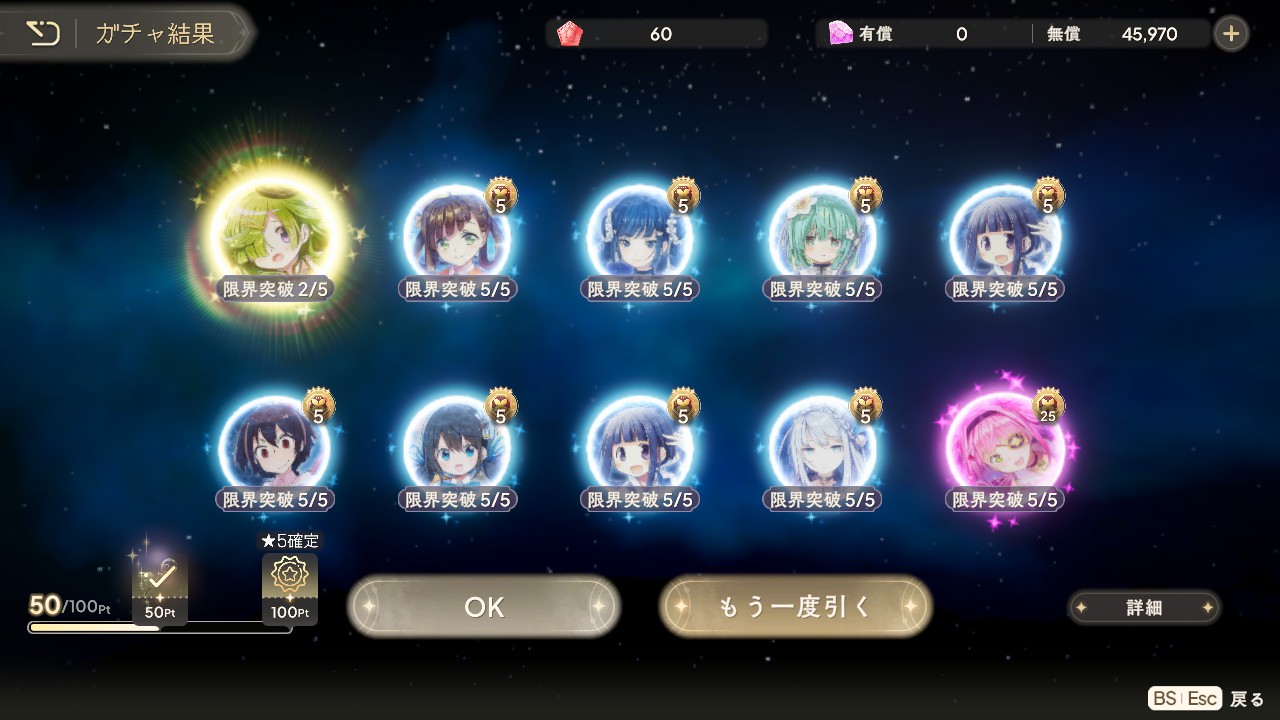Select the pink-haired character with magenta glow

1005,449
